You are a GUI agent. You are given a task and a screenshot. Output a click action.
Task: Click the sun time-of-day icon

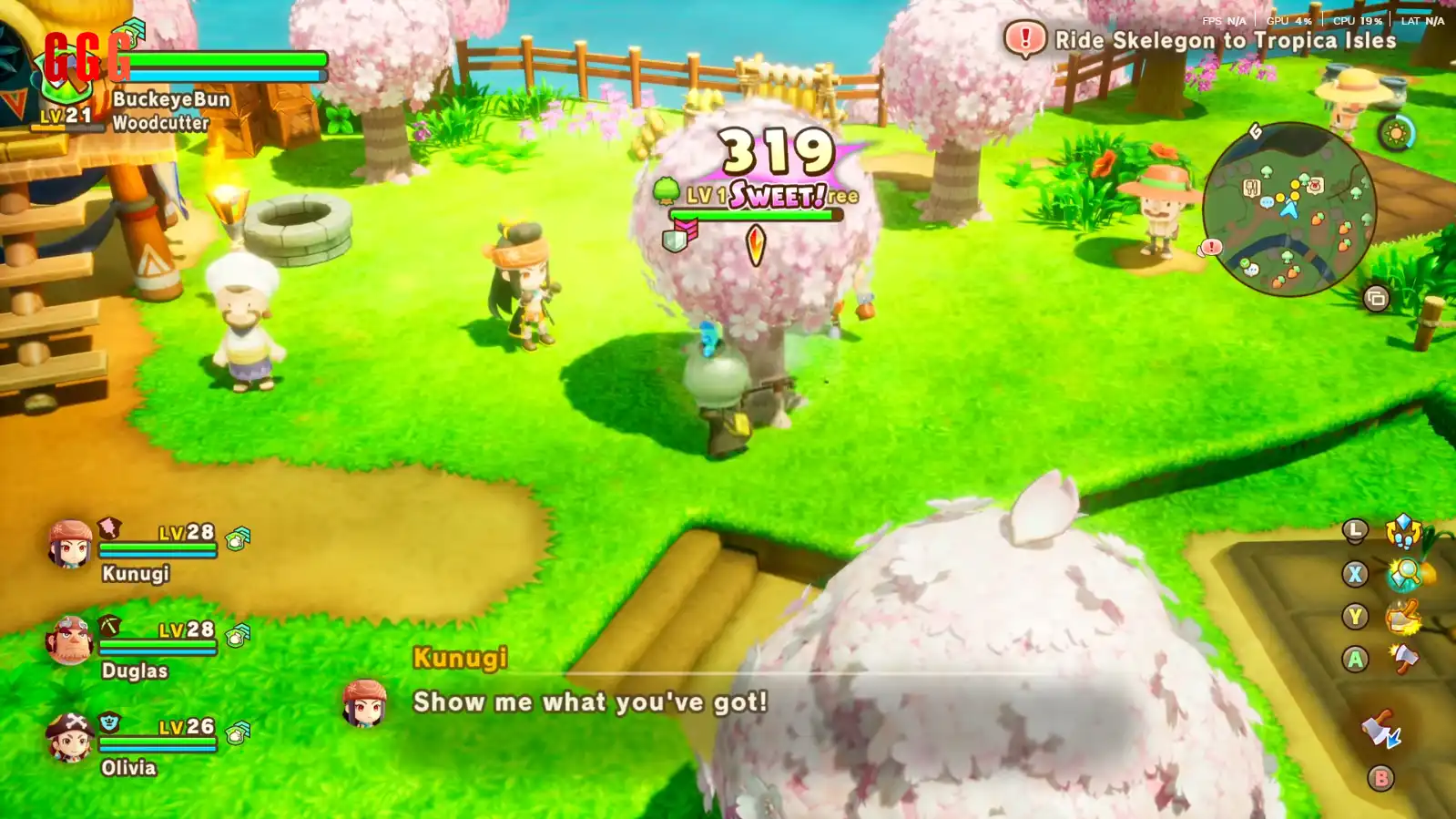[x=1395, y=134]
